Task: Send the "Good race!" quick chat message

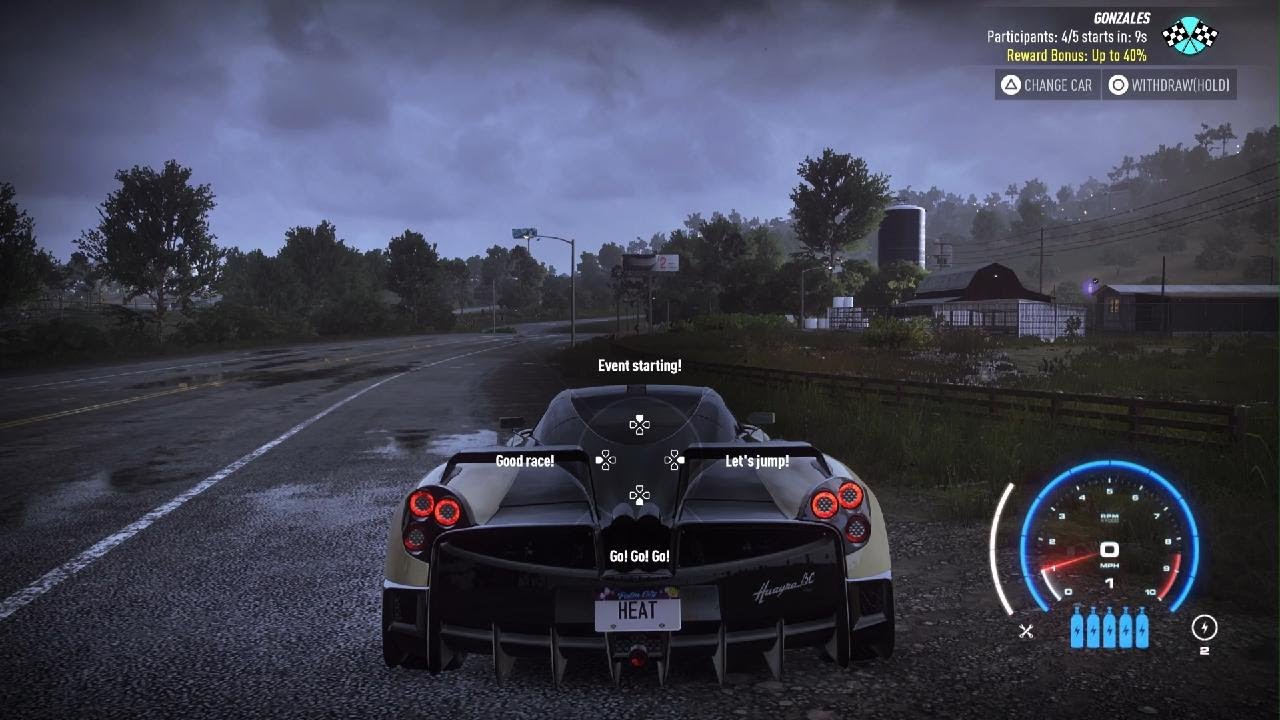Action: click(525, 461)
